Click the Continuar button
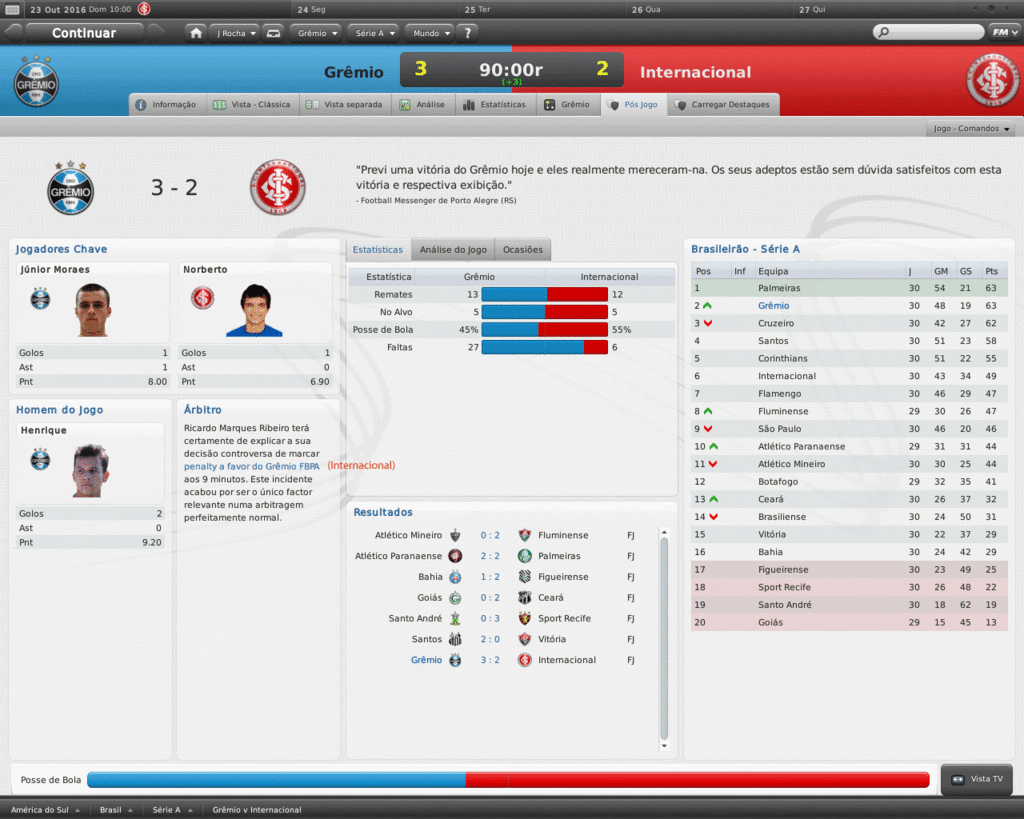This screenshot has width=1024, height=819. pos(84,33)
